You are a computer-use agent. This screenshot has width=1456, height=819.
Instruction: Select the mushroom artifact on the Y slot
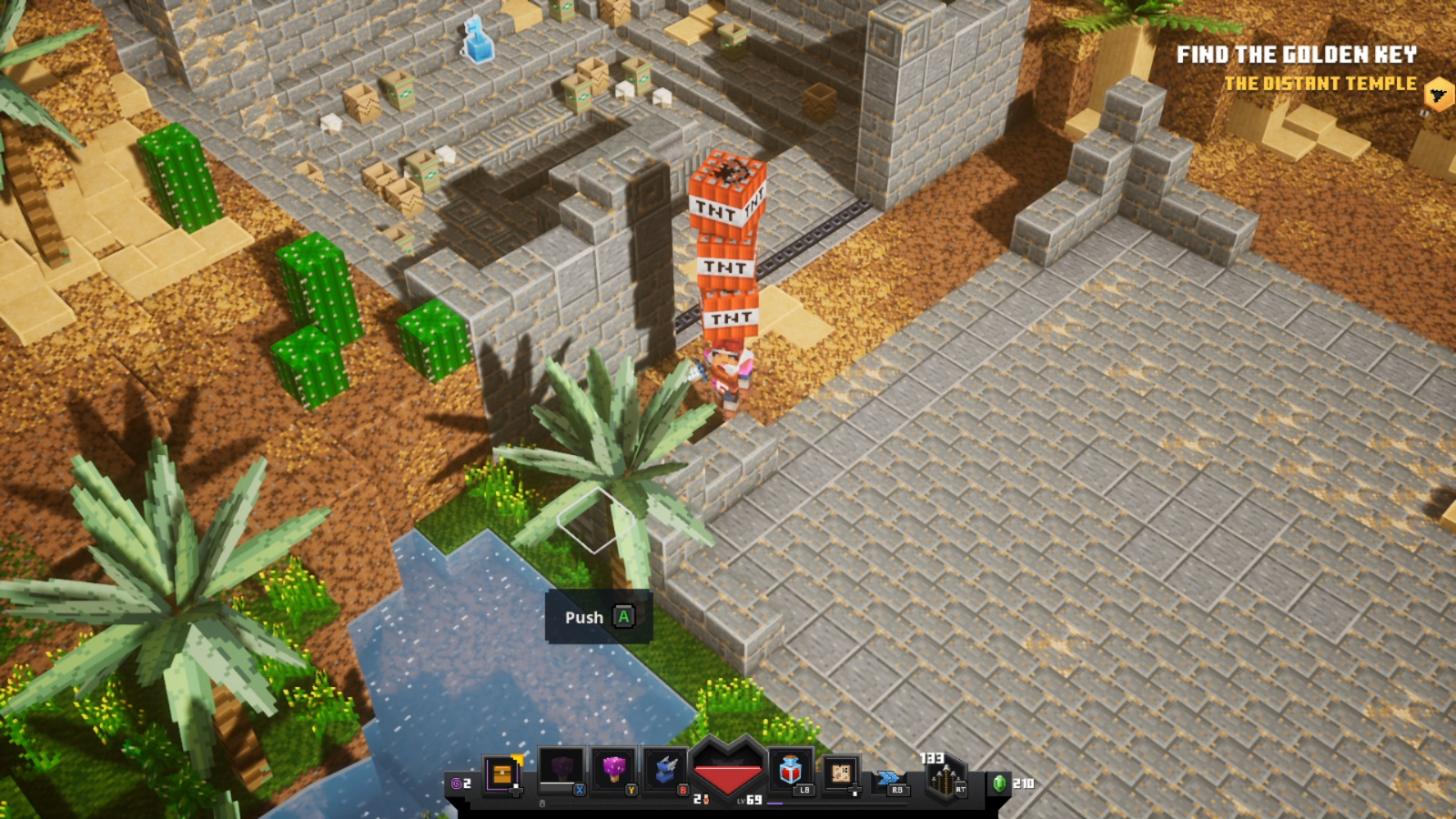[x=612, y=769]
